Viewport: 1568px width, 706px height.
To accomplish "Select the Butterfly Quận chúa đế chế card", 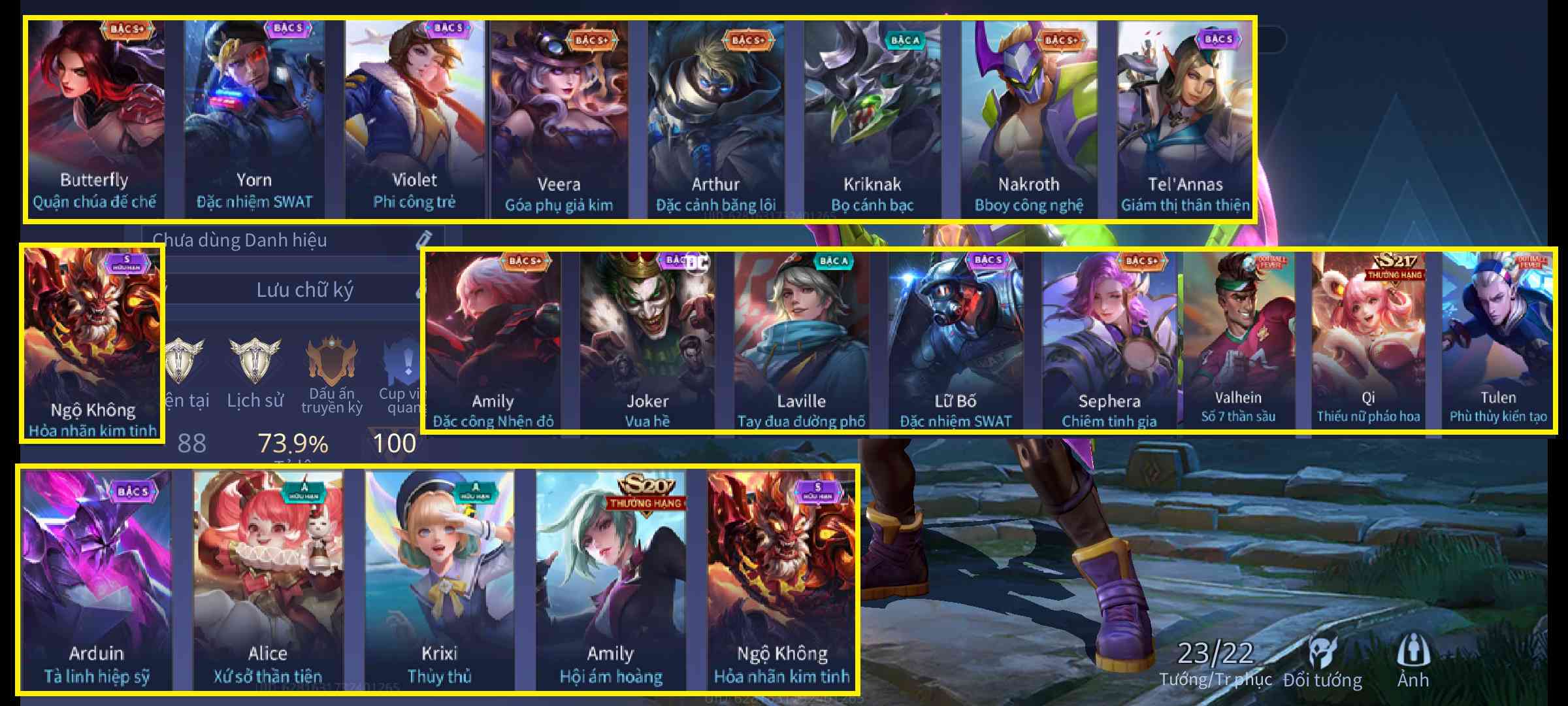I will [95, 118].
